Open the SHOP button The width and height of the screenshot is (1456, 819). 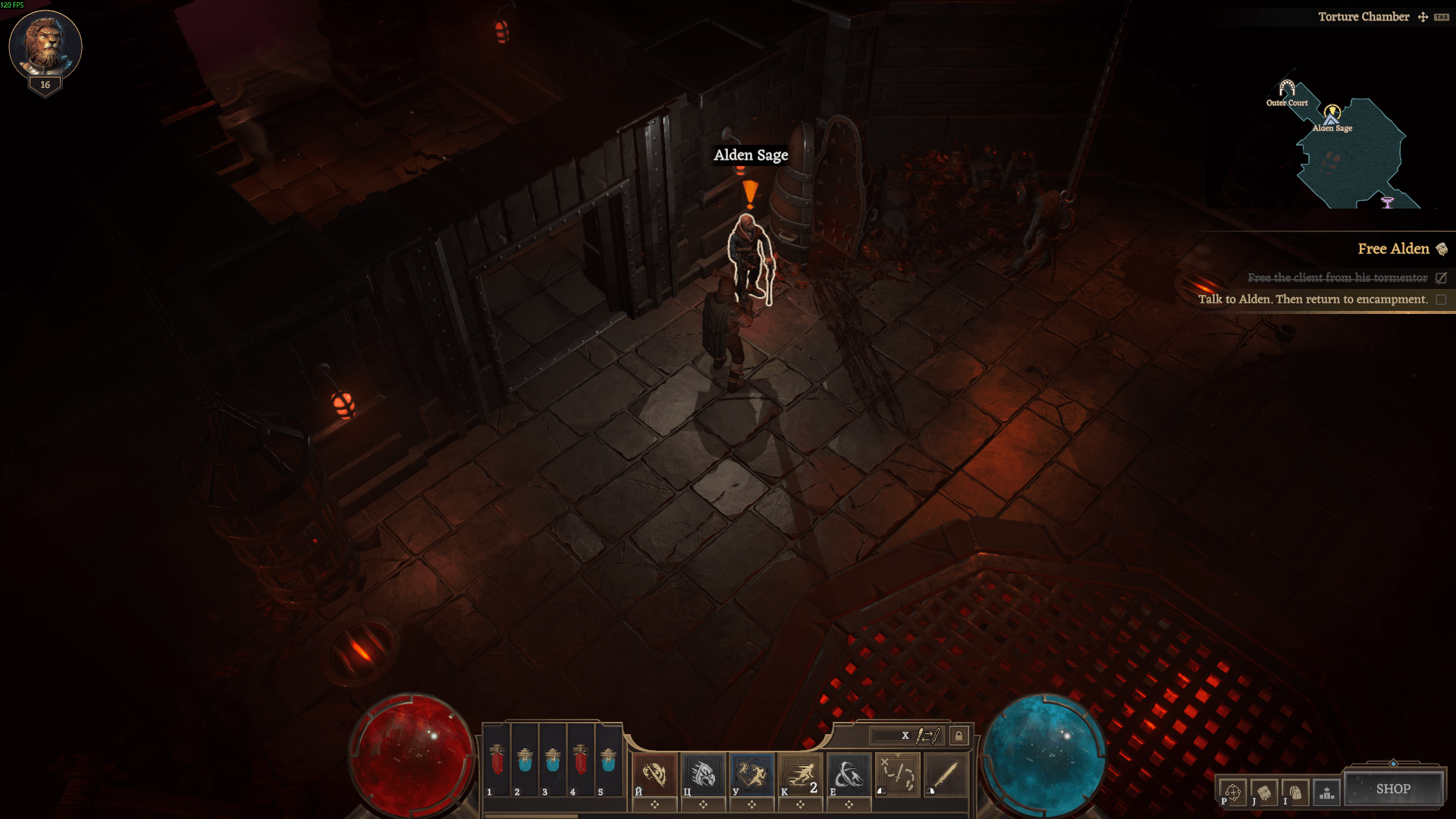[x=1393, y=789]
